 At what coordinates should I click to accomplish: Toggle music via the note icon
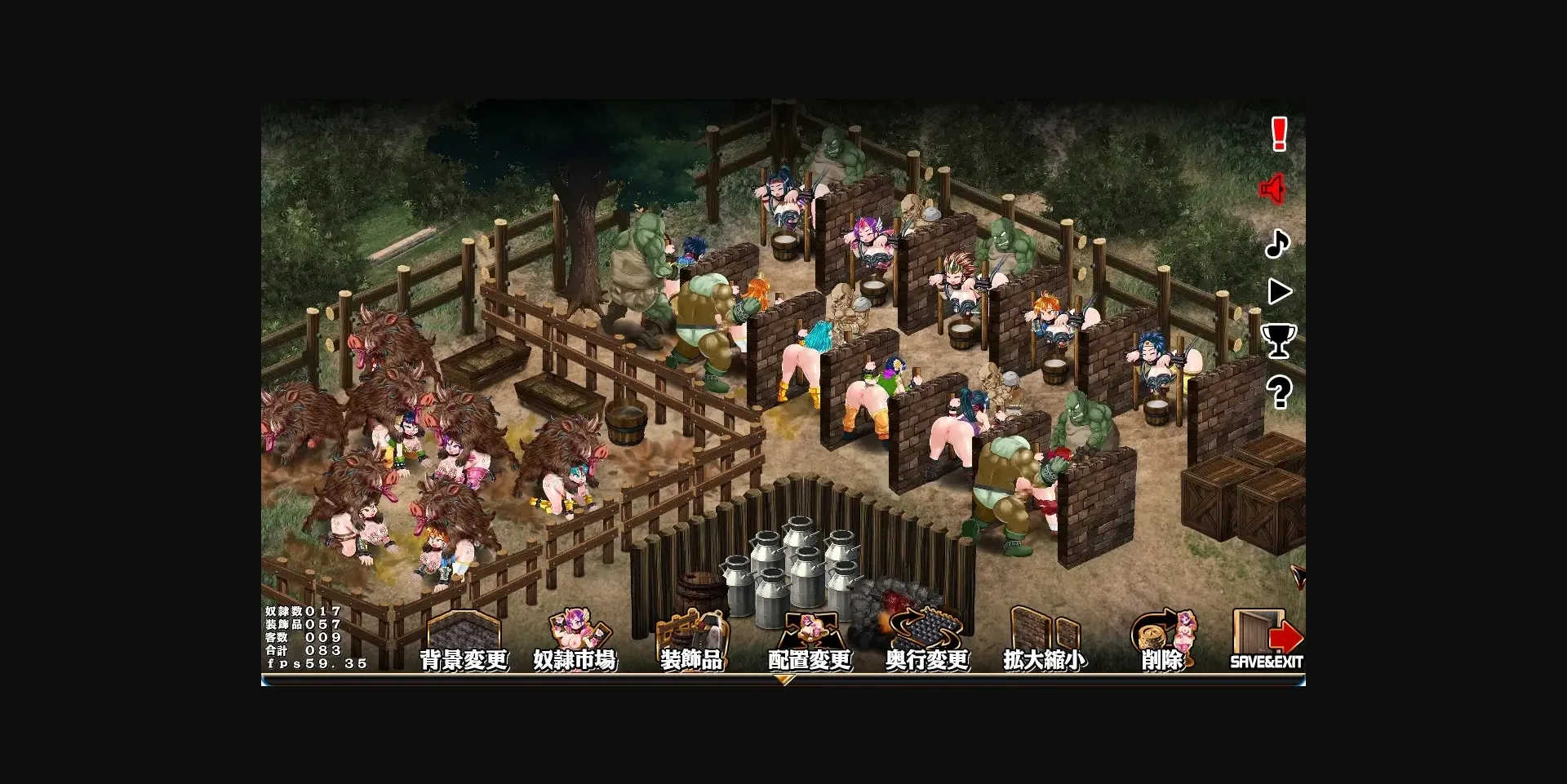pyautogui.click(x=1280, y=244)
